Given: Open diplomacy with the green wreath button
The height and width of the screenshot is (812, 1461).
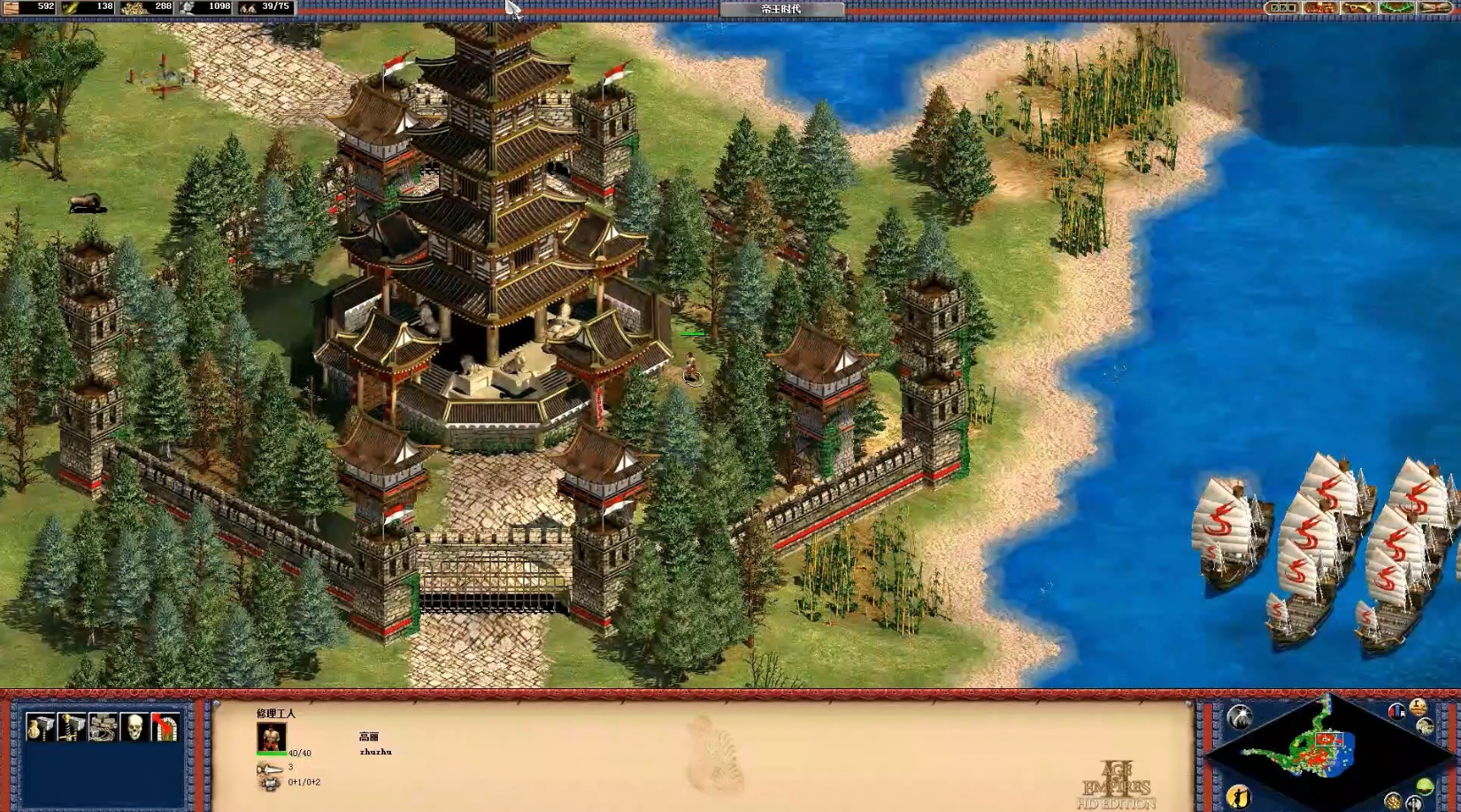Looking at the screenshot, I should tap(1396, 8).
